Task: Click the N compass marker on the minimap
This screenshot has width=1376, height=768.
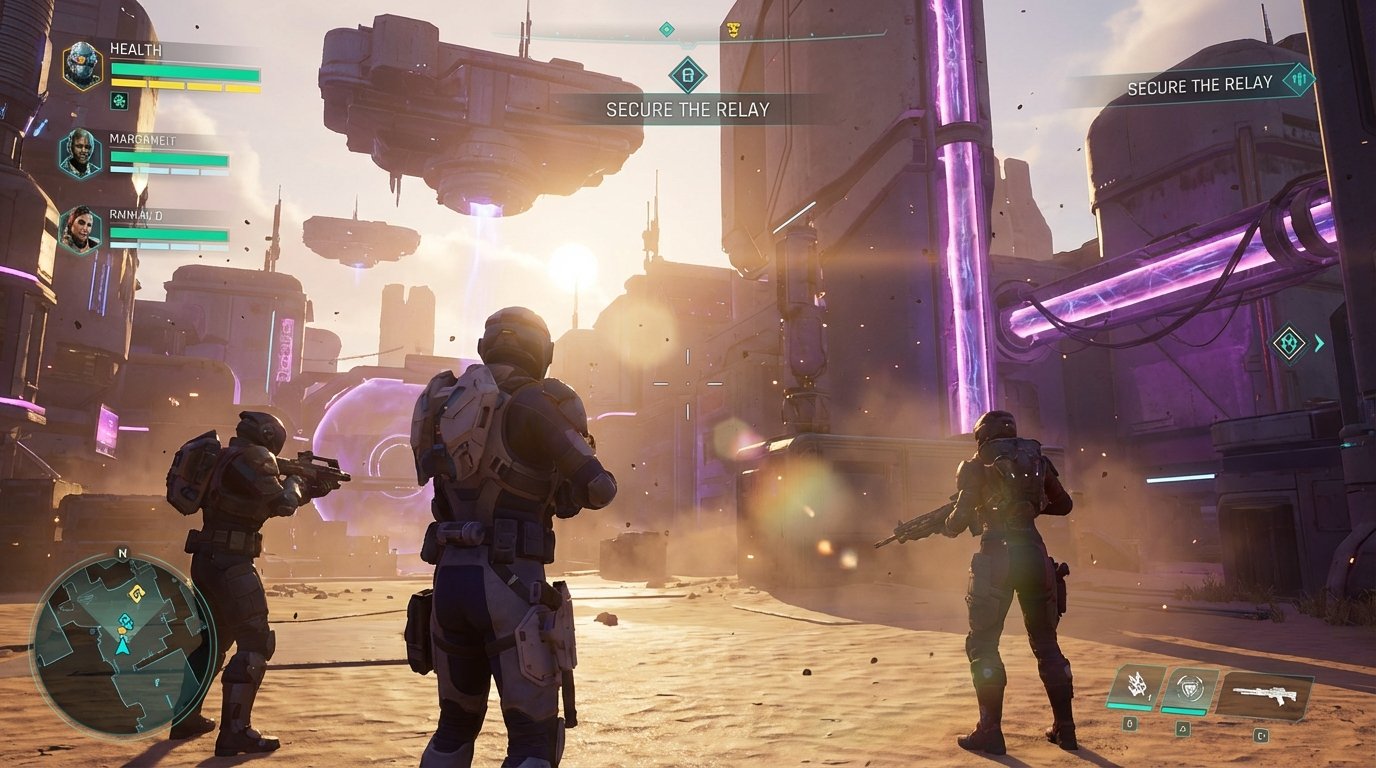Action: 123,553
